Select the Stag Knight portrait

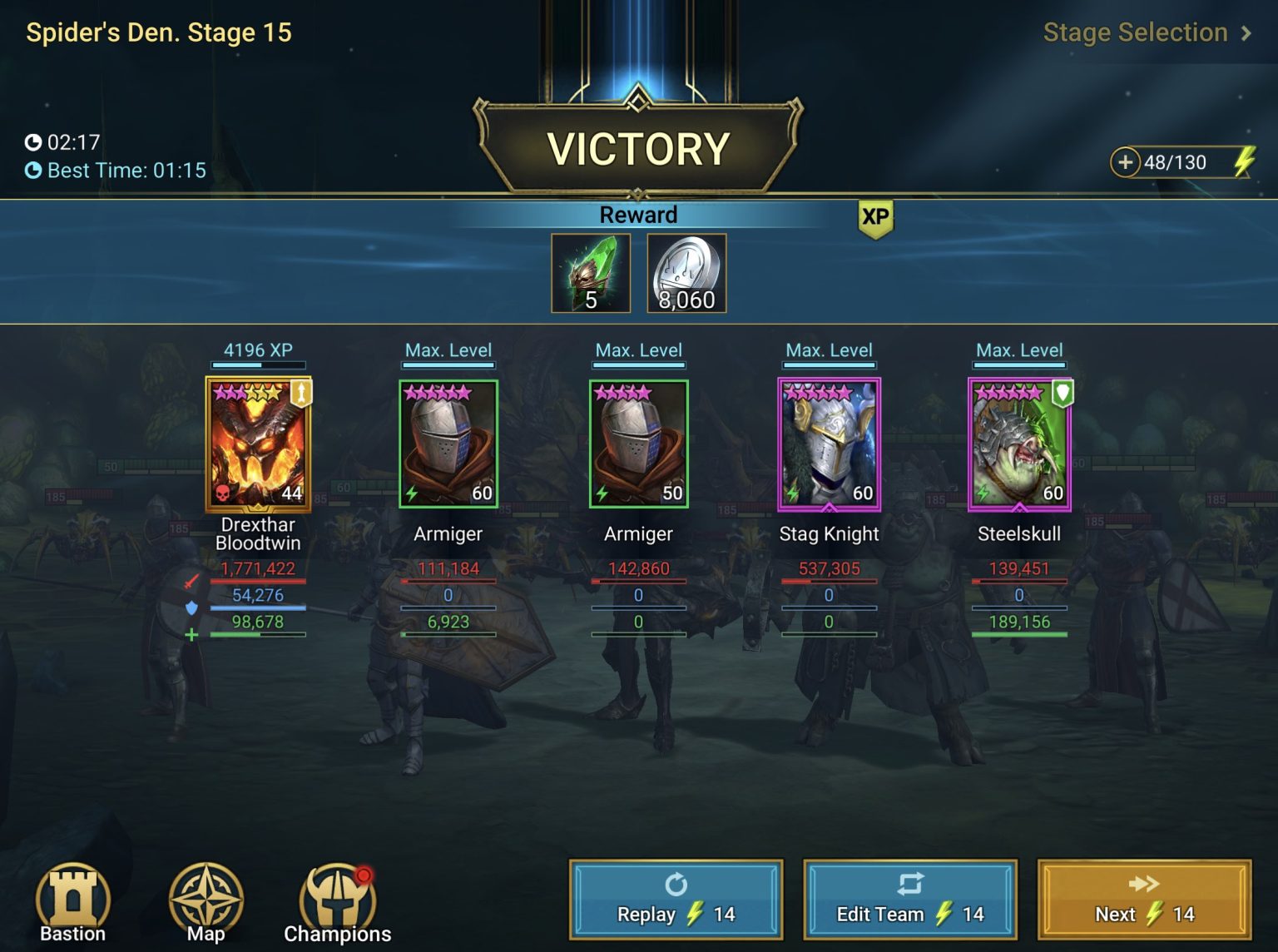point(829,445)
